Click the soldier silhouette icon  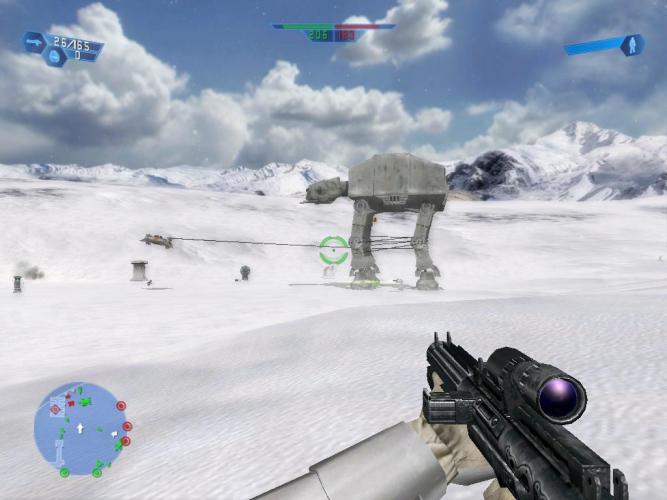(631, 45)
